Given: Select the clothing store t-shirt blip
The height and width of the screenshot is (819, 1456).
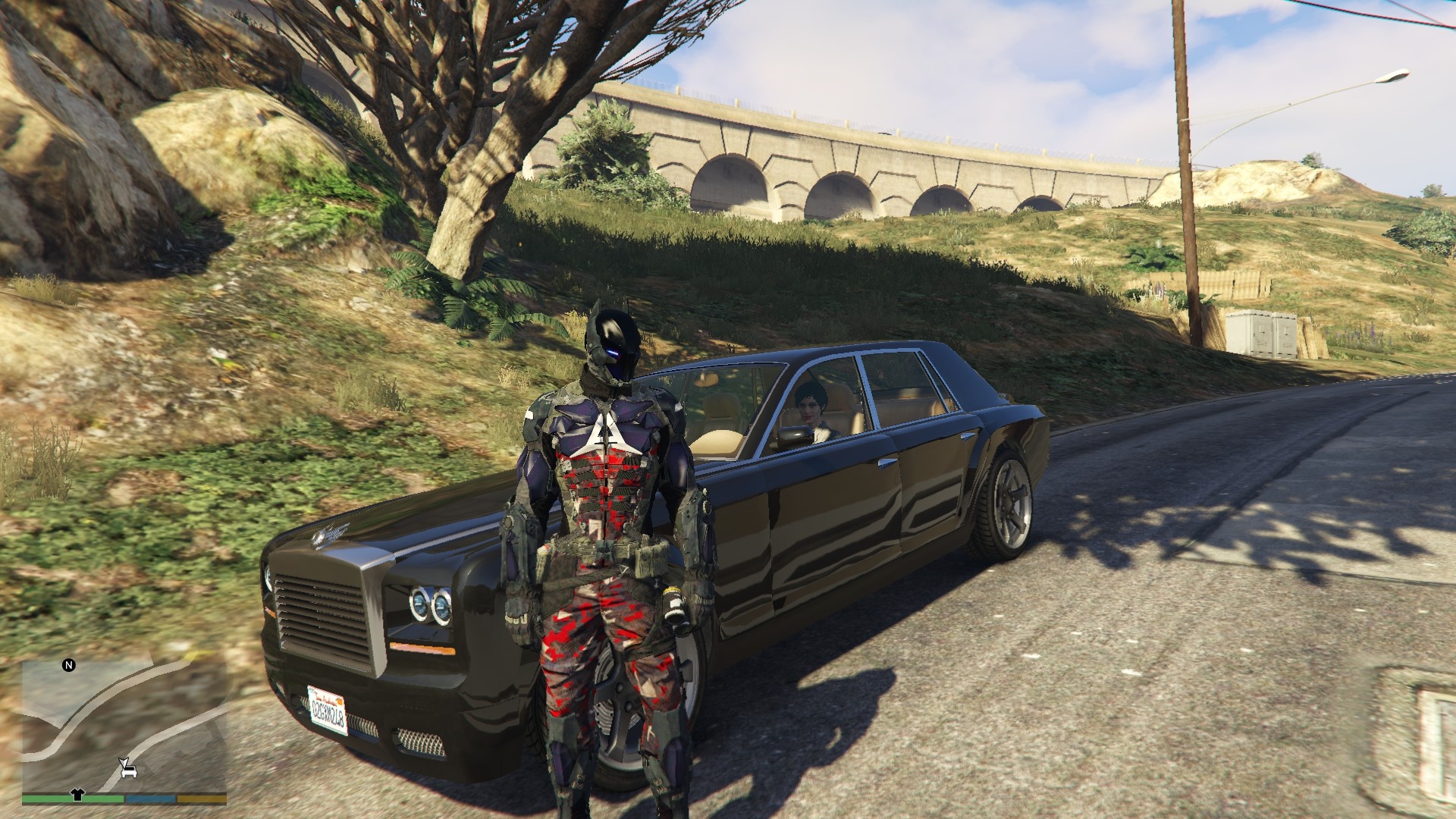Looking at the screenshot, I should (77, 795).
